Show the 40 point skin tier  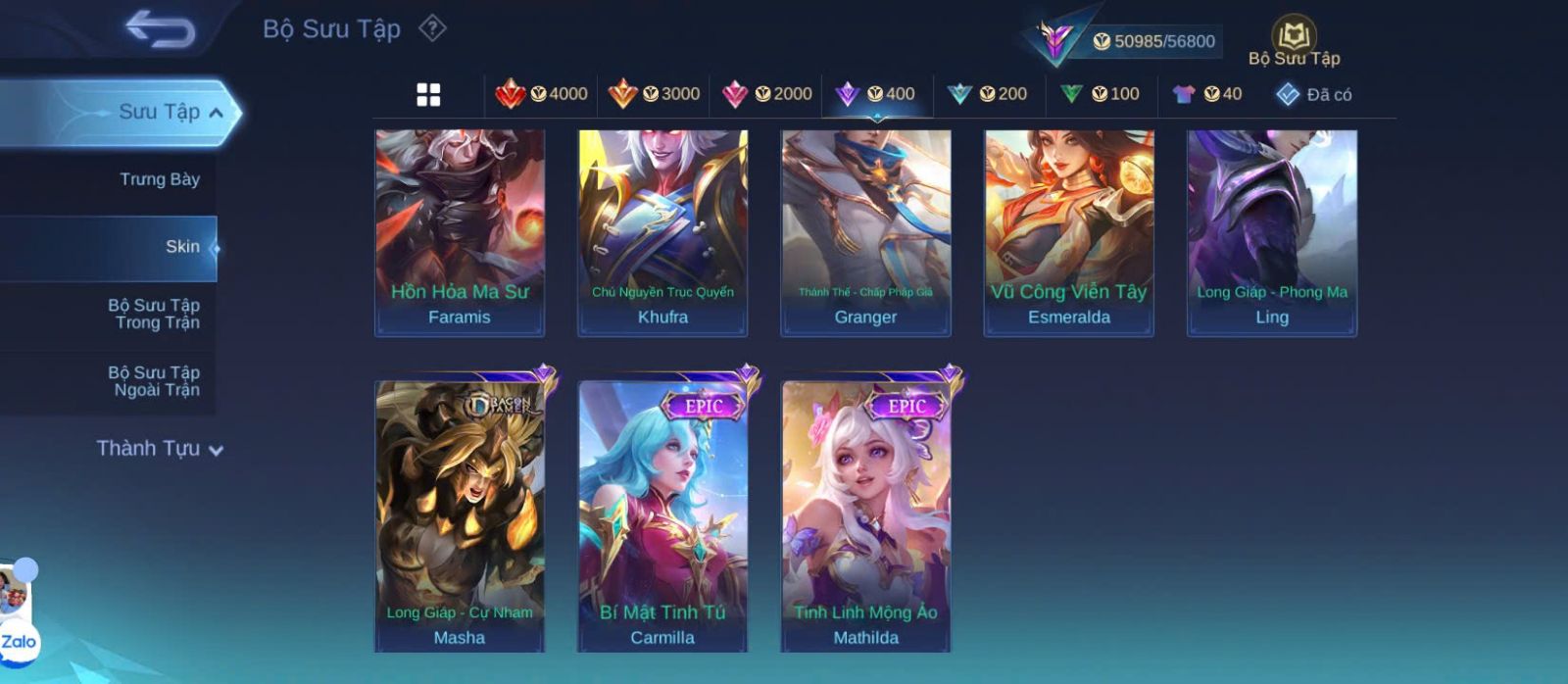(x=1207, y=94)
